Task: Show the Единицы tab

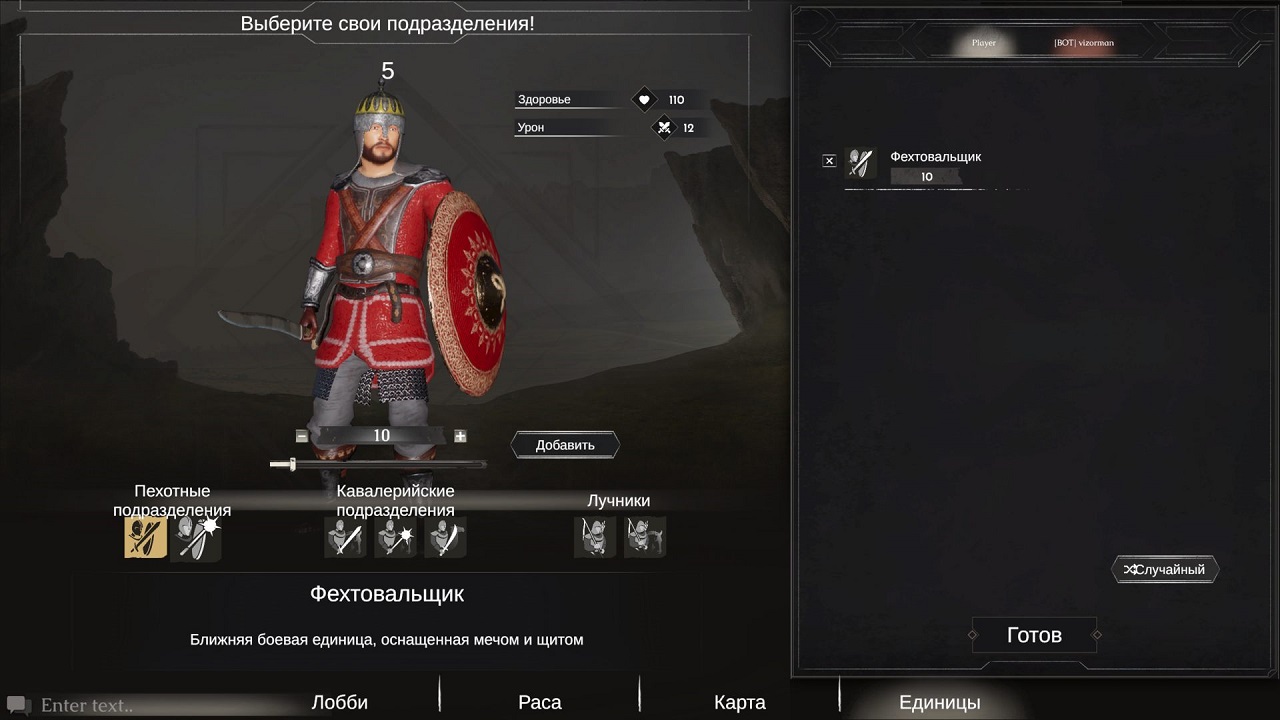Action: click(x=939, y=702)
